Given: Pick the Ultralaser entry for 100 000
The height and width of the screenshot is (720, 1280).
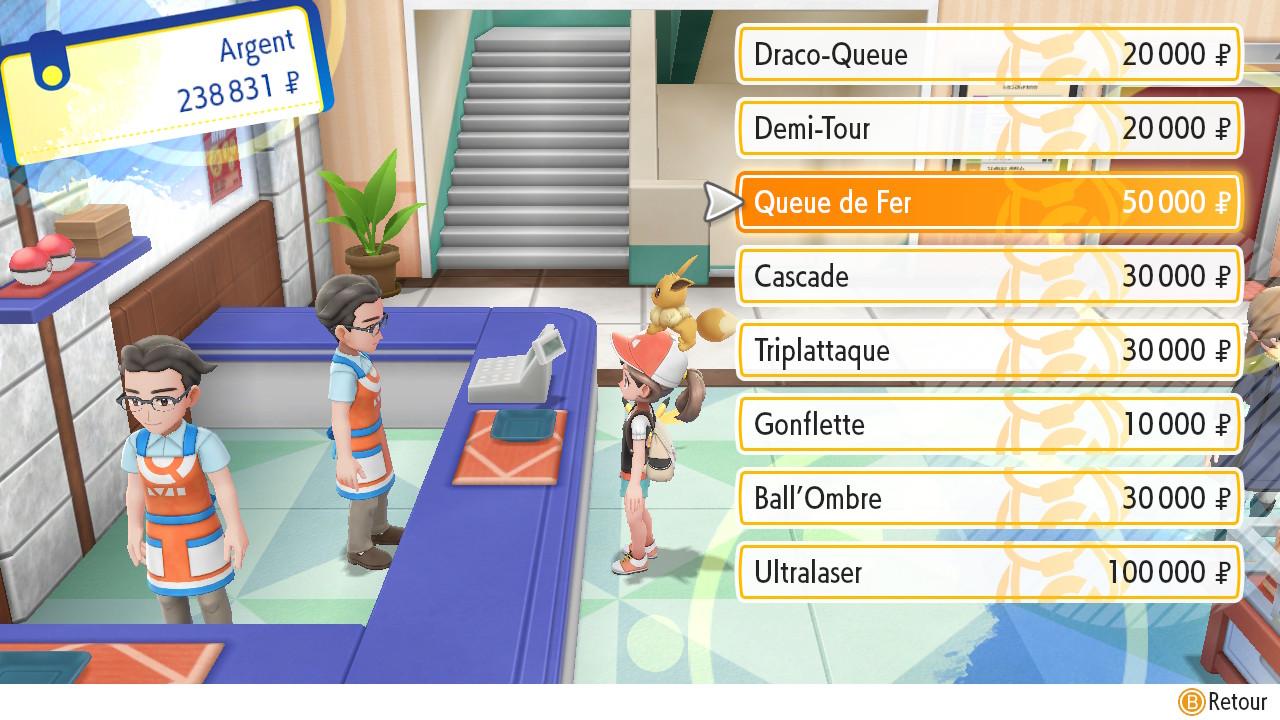Looking at the screenshot, I should tap(988, 572).
